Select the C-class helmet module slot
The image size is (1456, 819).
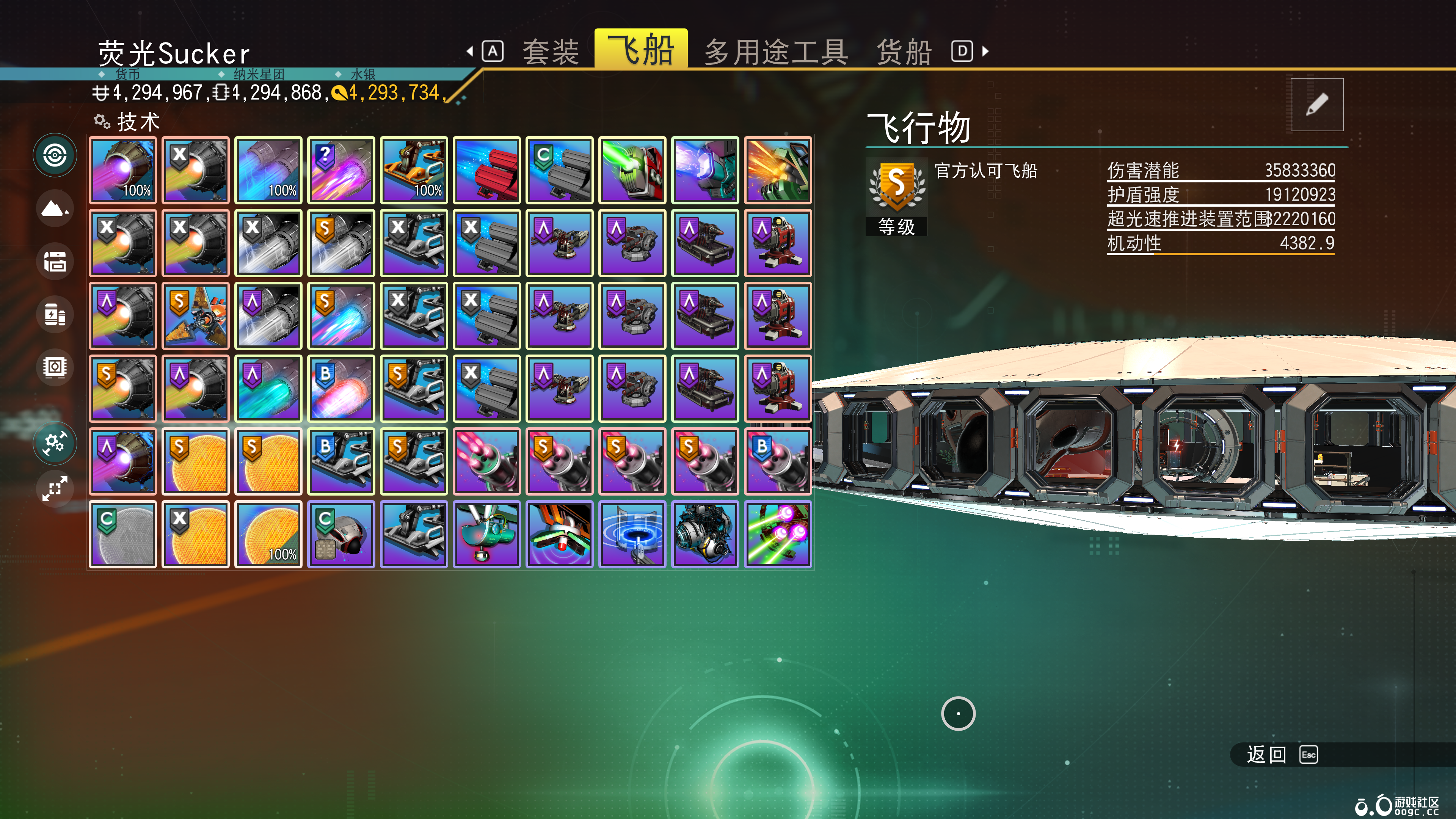point(341,534)
